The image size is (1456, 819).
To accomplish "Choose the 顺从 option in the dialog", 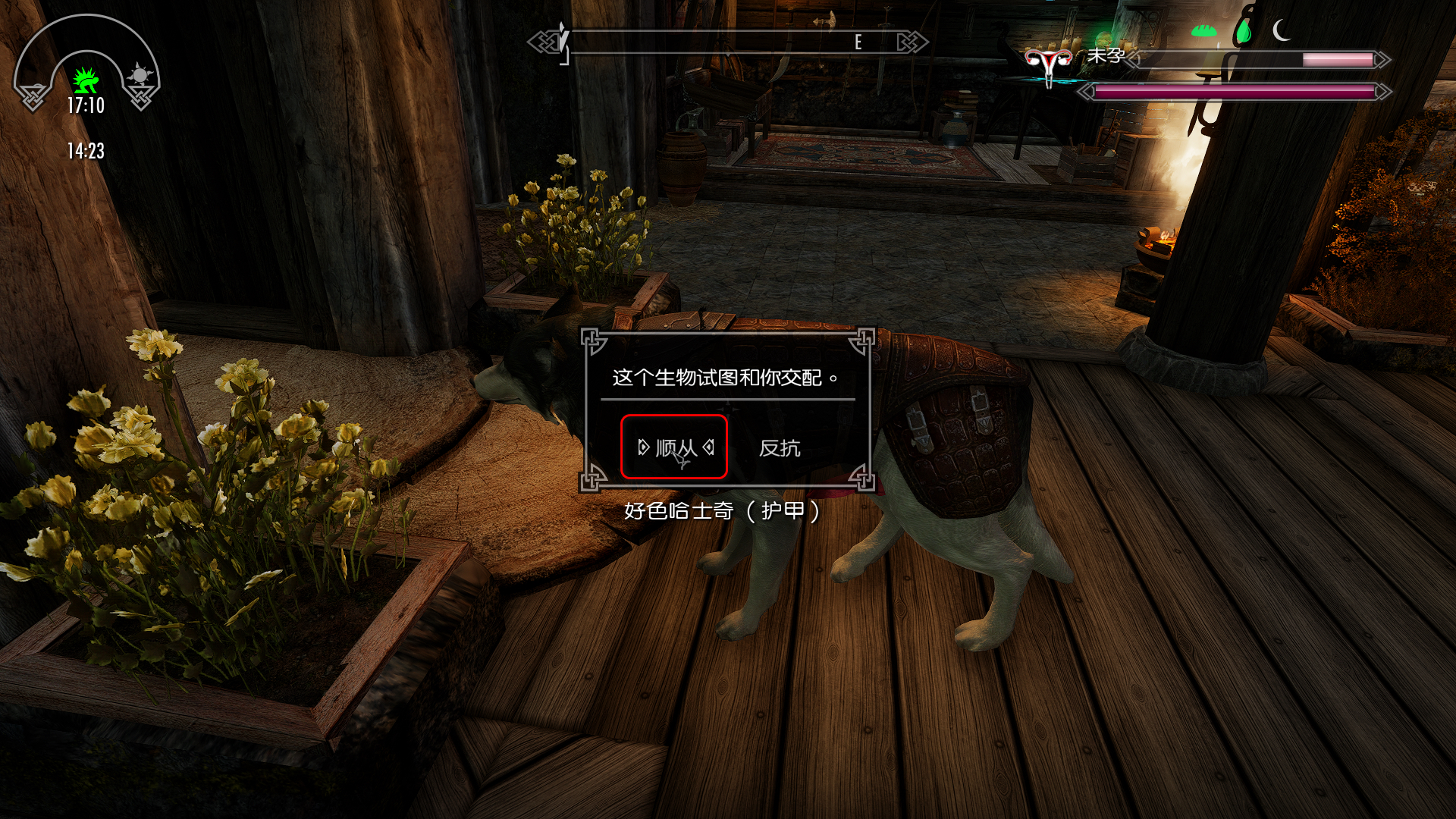I will click(675, 447).
